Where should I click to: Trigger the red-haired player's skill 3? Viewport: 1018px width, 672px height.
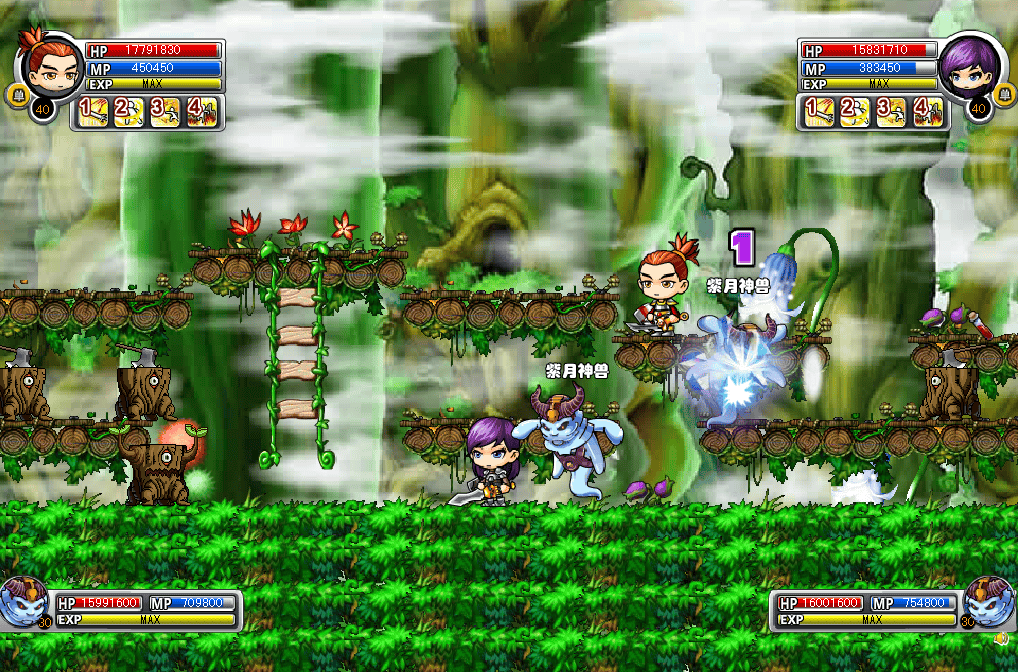164,111
